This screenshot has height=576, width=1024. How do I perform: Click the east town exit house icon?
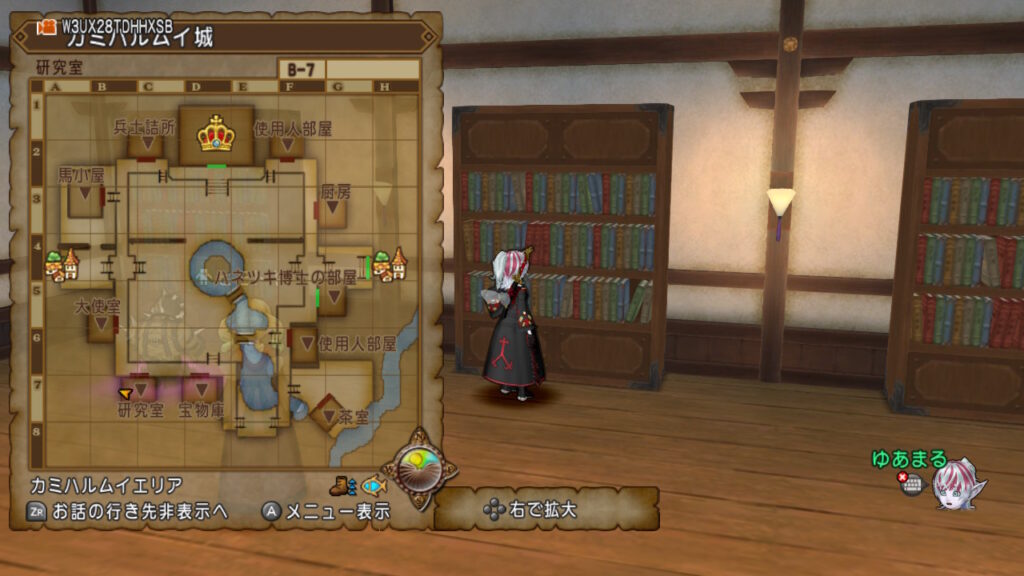click(x=390, y=264)
